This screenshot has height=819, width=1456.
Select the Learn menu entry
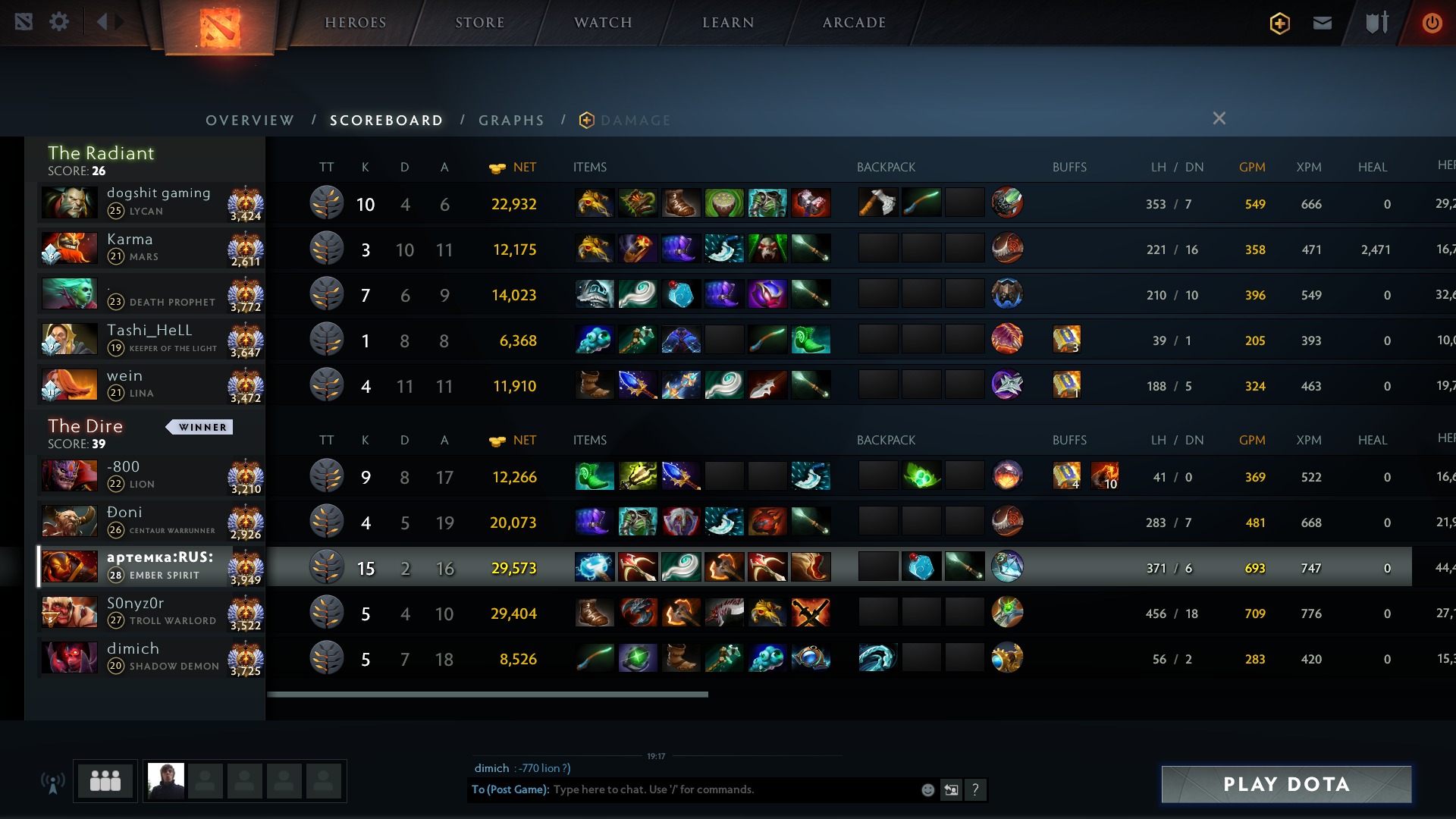click(x=728, y=23)
